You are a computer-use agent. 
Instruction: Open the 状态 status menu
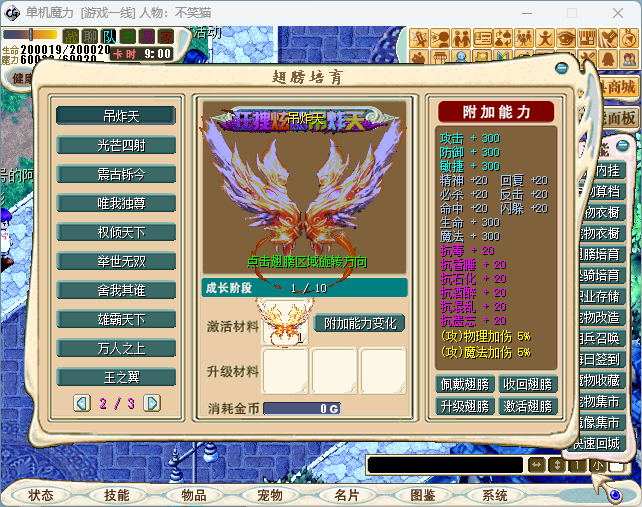coord(42,495)
